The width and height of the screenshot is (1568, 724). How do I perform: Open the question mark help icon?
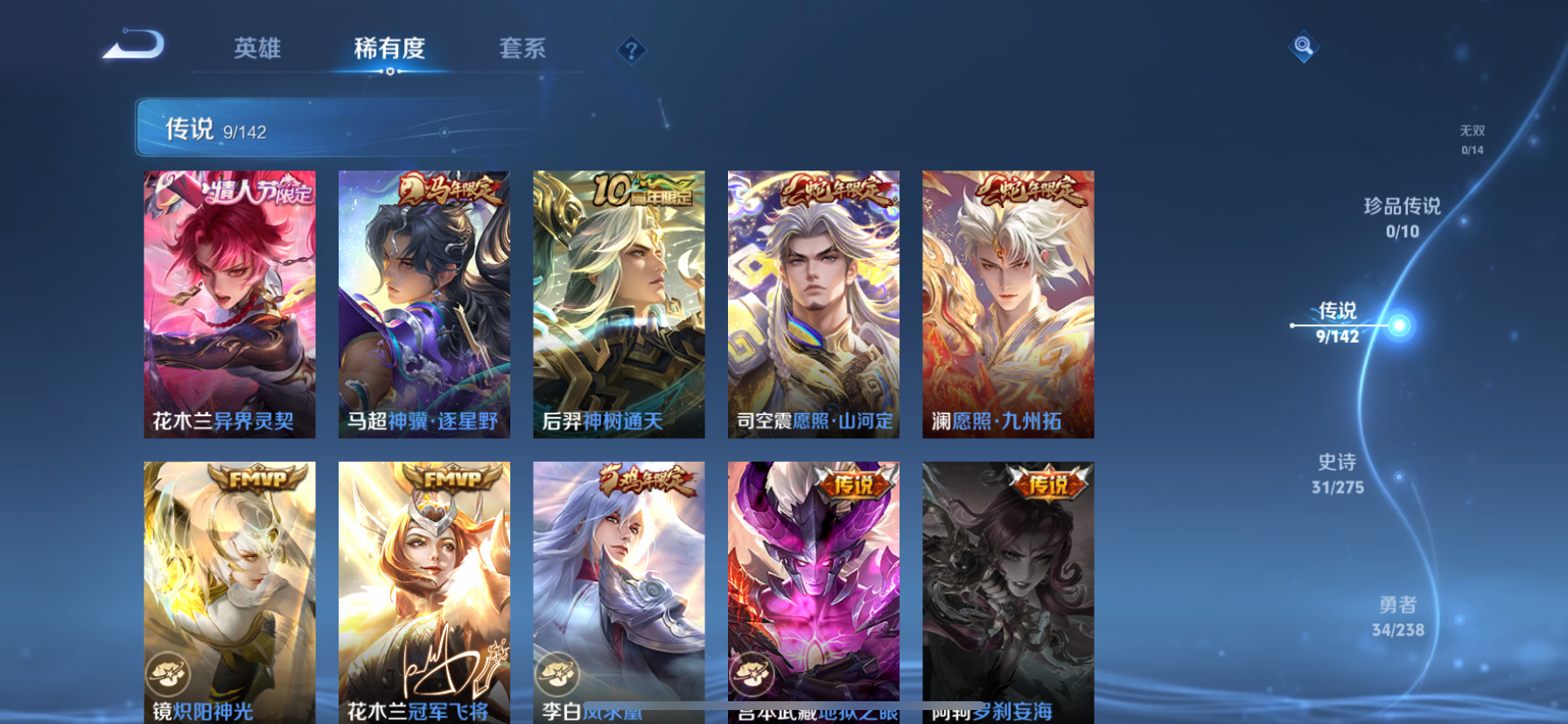631,51
